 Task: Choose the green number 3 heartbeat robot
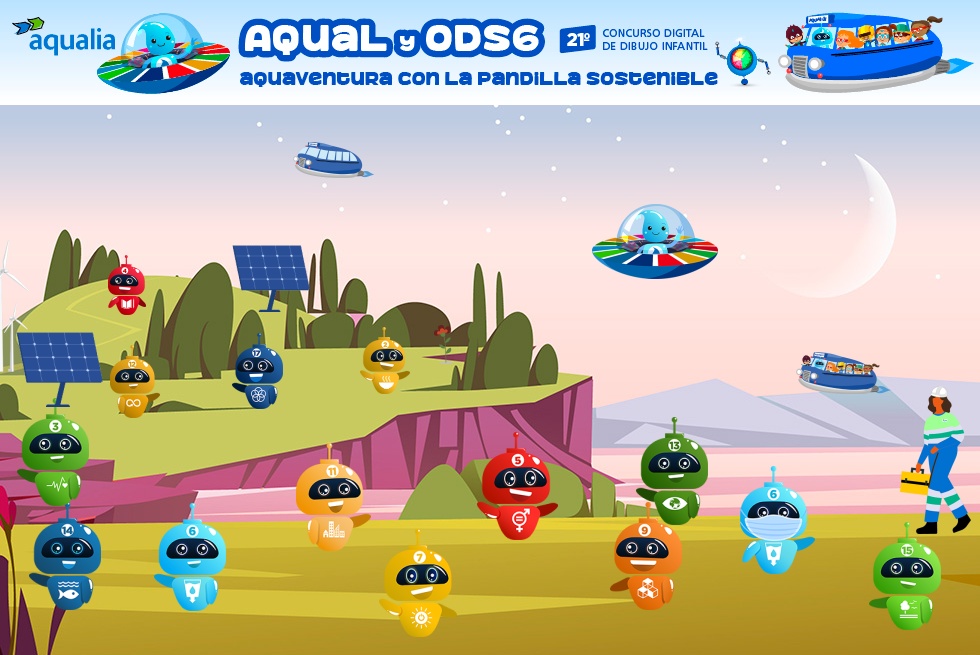55,460
